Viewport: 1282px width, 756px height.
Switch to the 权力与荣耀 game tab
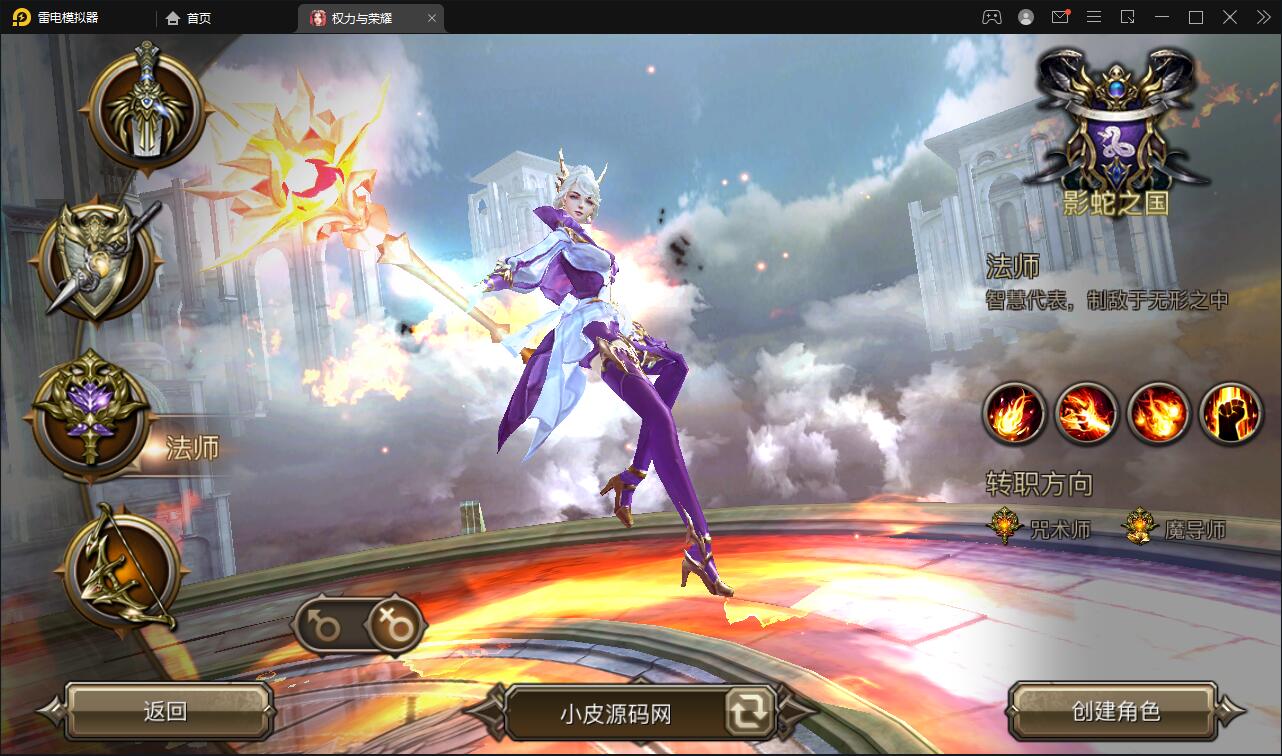point(360,17)
